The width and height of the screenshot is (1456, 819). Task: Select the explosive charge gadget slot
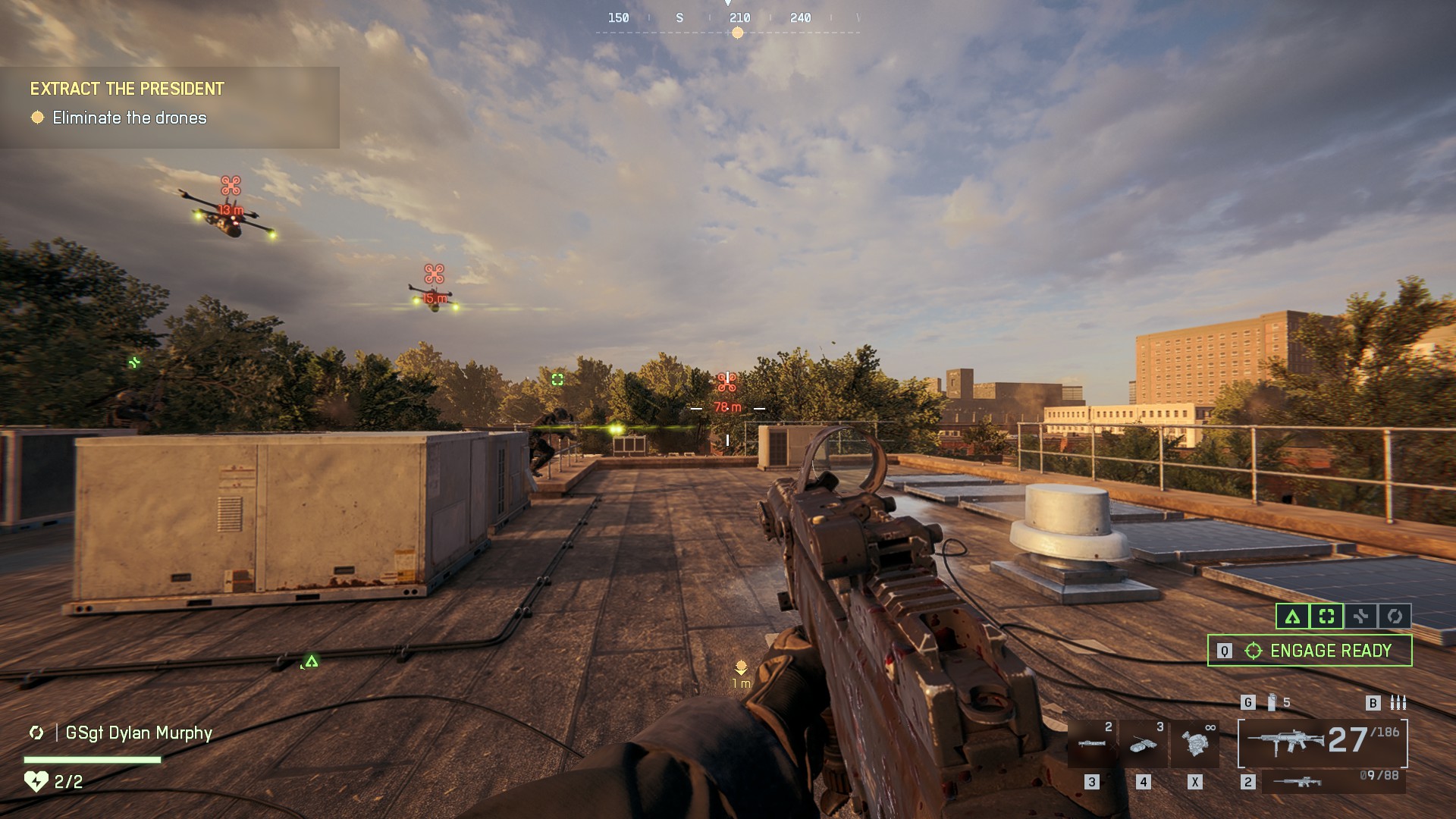click(x=1143, y=744)
